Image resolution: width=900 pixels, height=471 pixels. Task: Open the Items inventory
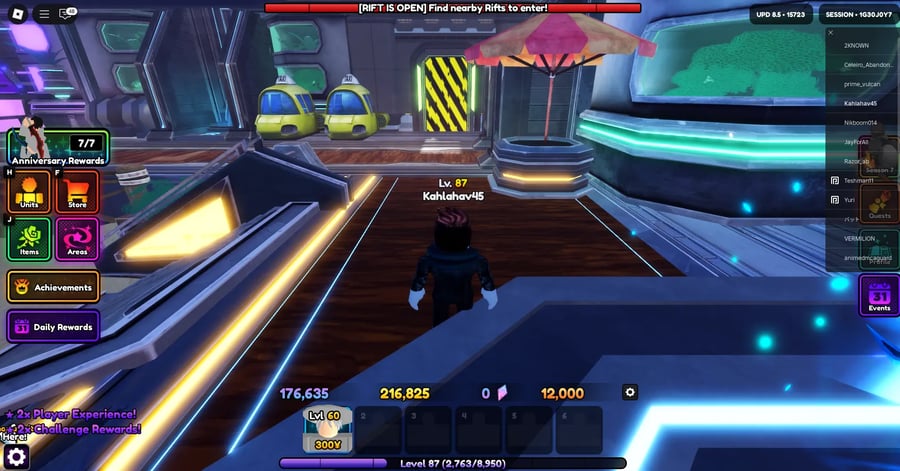[29, 239]
